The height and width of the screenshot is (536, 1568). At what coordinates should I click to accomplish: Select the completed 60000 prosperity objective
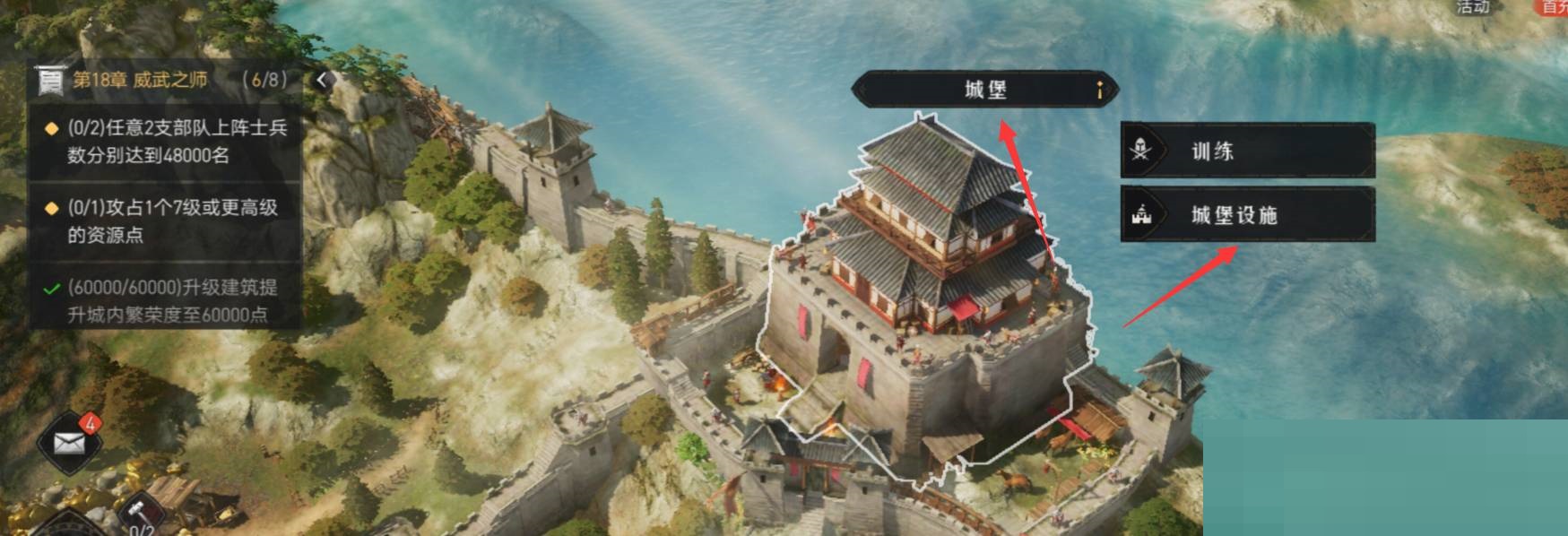(167, 300)
